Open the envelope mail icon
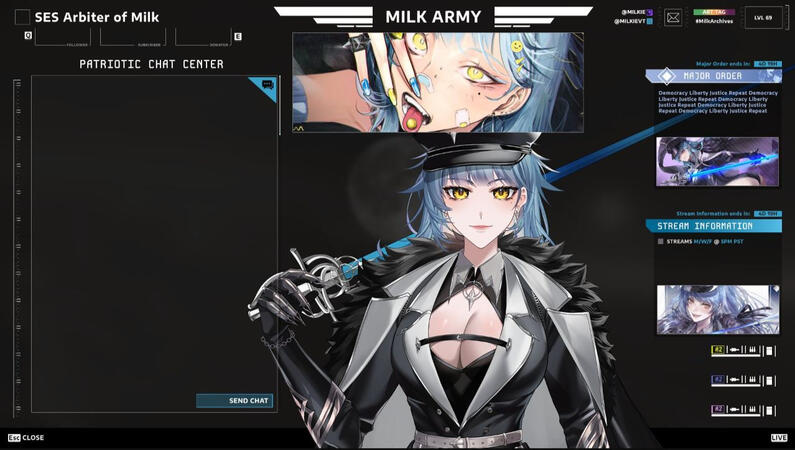Viewport: 795px width, 450px height. pyautogui.click(x=673, y=17)
